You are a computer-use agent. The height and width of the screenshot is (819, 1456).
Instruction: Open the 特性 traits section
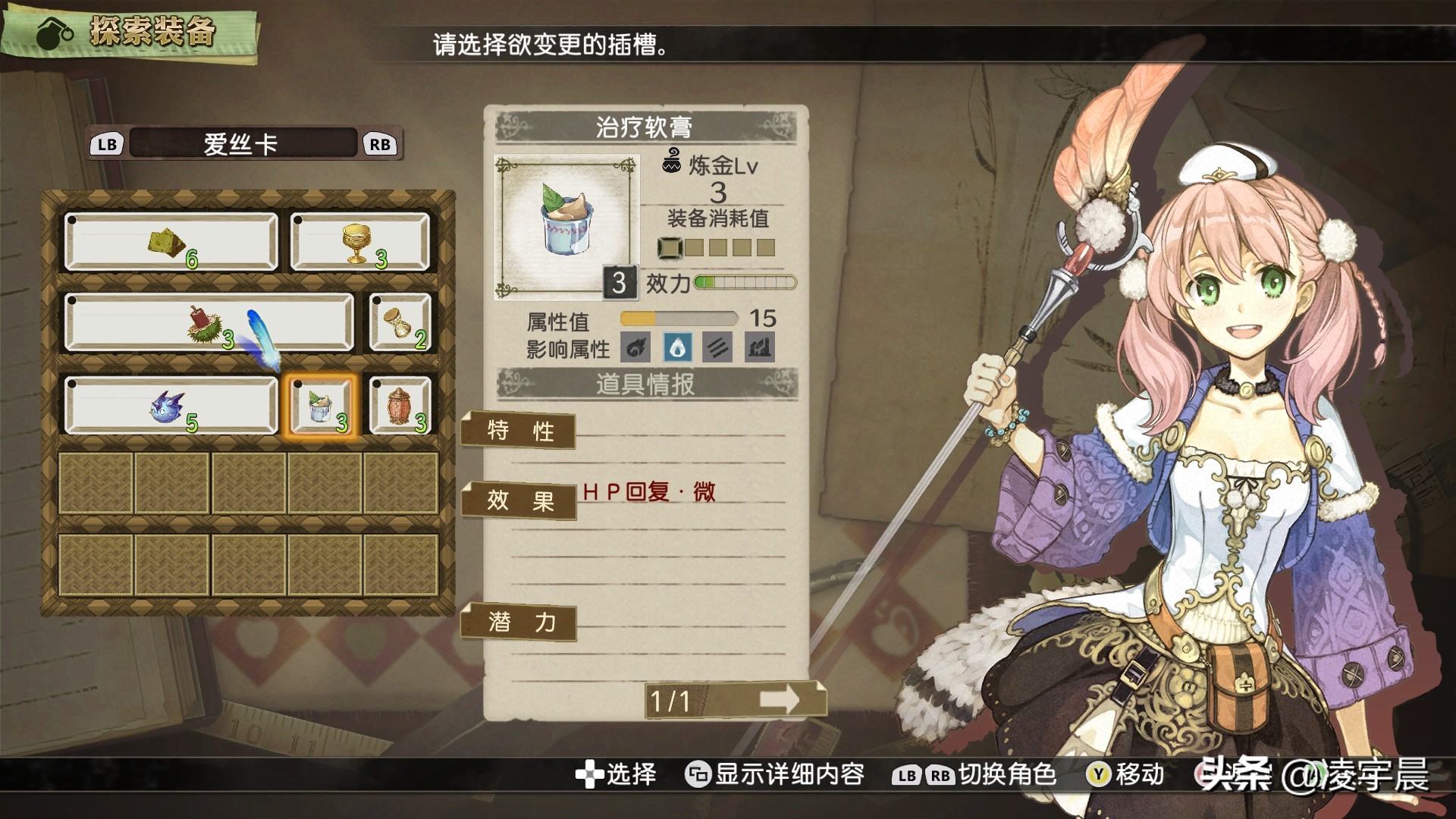click(519, 431)
